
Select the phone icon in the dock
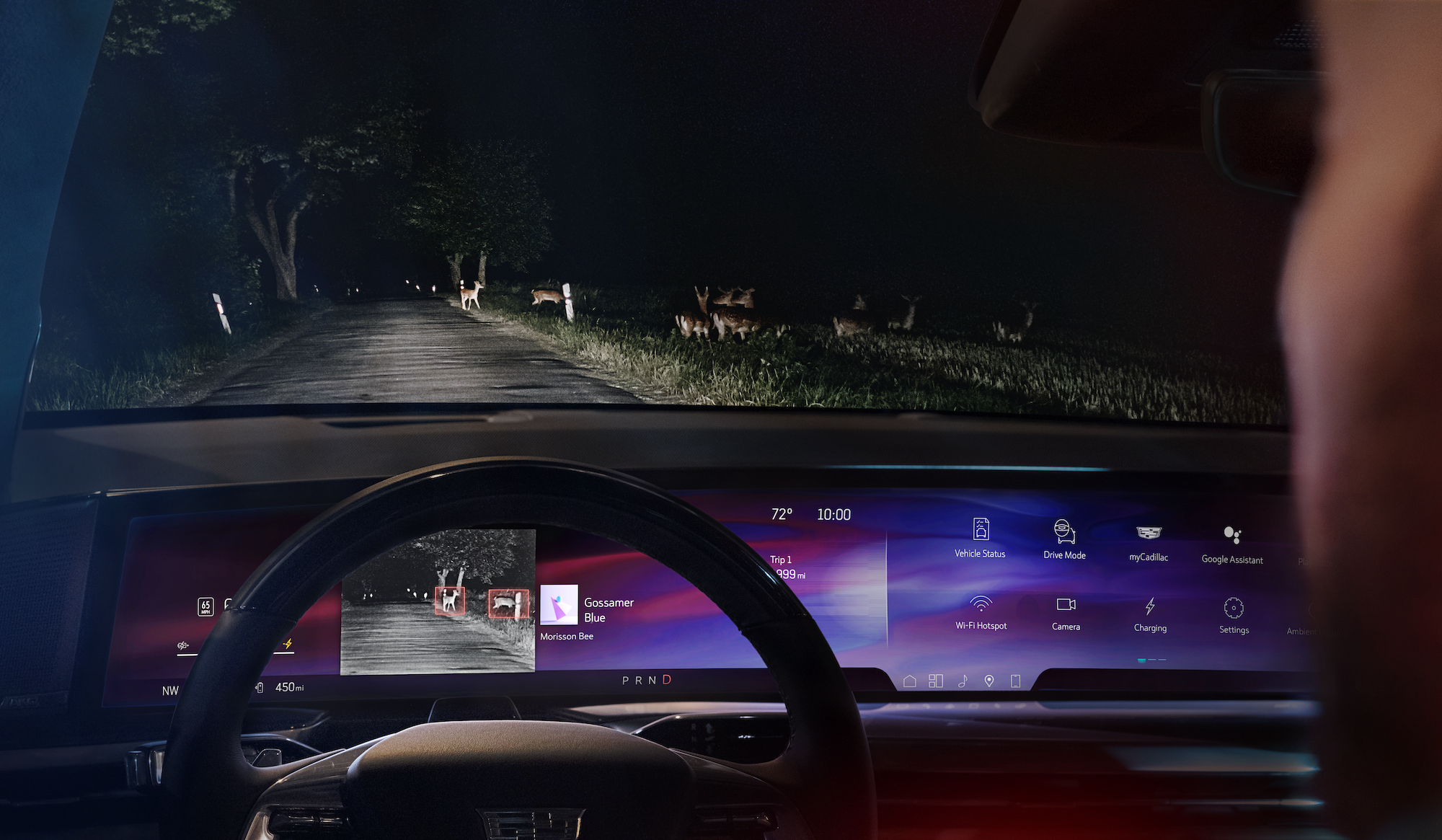click(1015, 681)
